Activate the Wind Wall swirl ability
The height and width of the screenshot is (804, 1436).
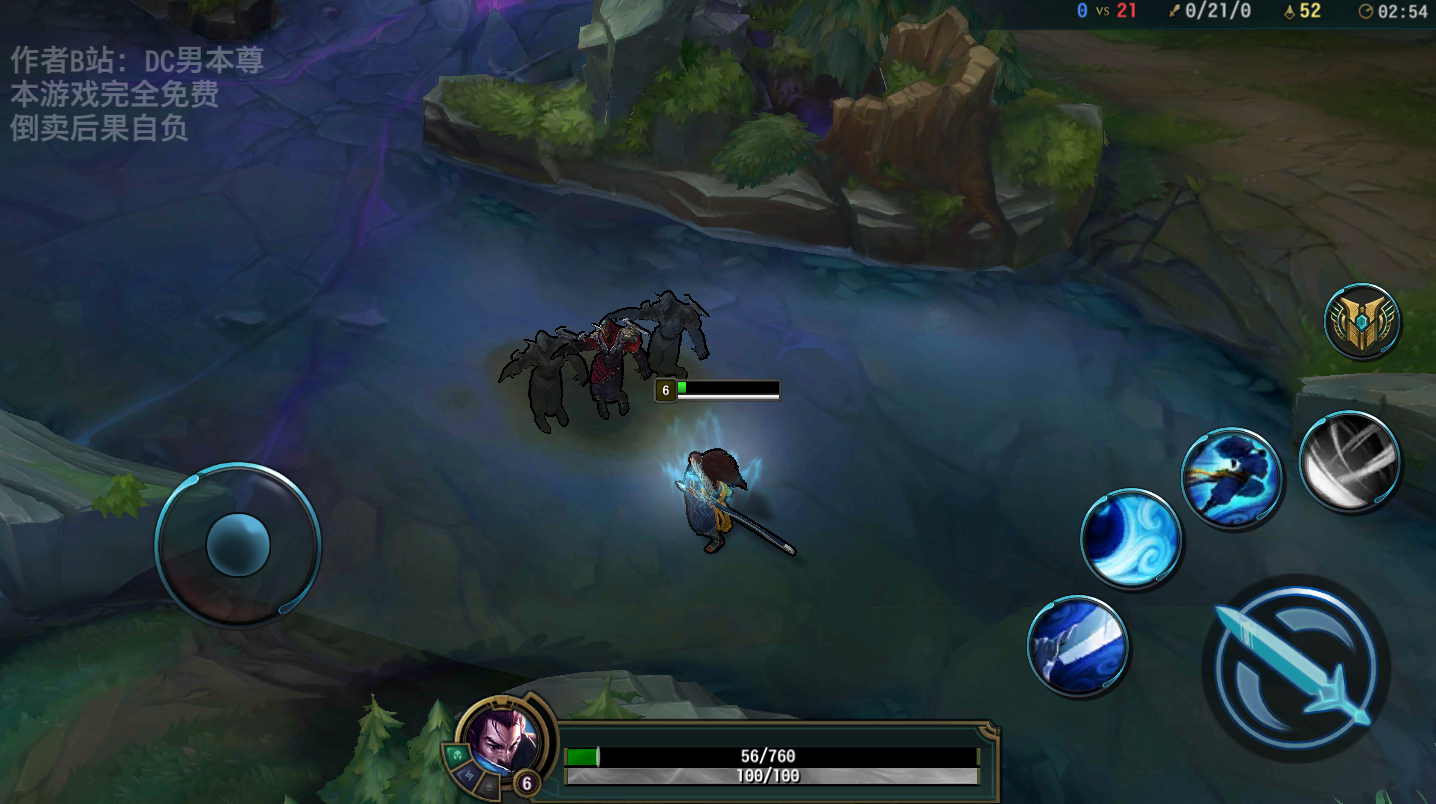point(1131,538)
